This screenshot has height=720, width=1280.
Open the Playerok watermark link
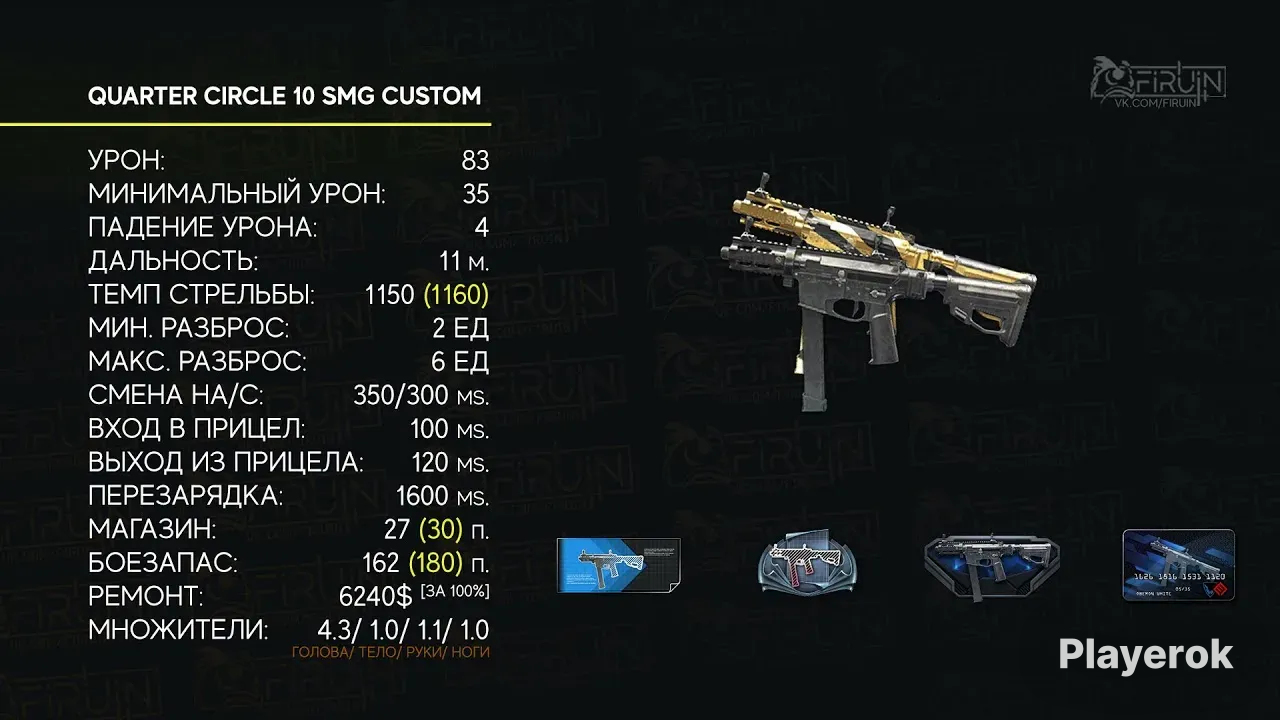pos(1145,655)
